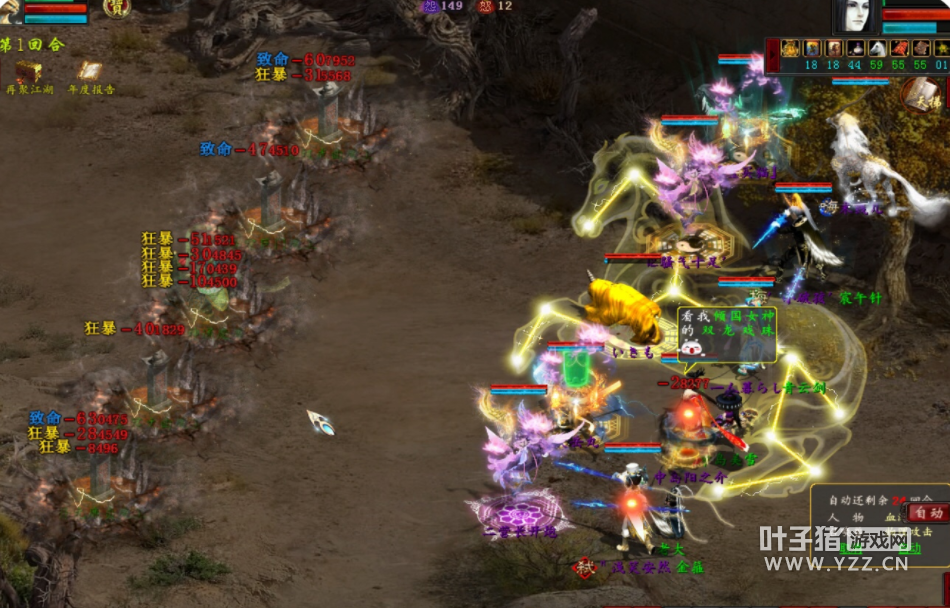950x608 pixels.
Task: Select the potion bottle buff icon
Action: 855,48
